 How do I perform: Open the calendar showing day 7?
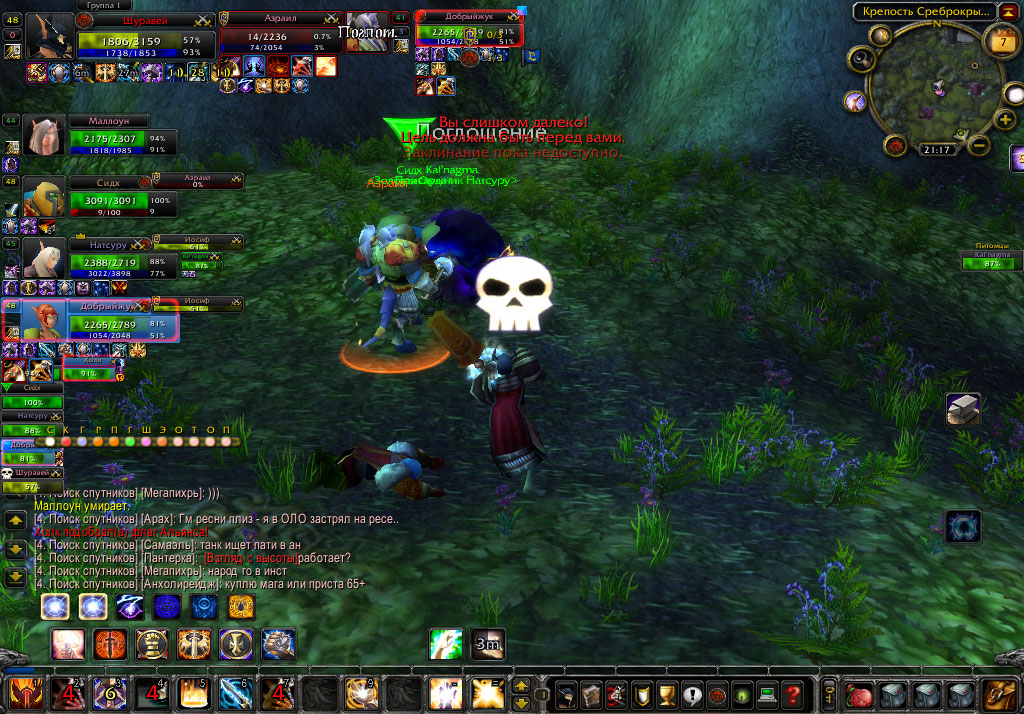click(x=1001, y=42)
